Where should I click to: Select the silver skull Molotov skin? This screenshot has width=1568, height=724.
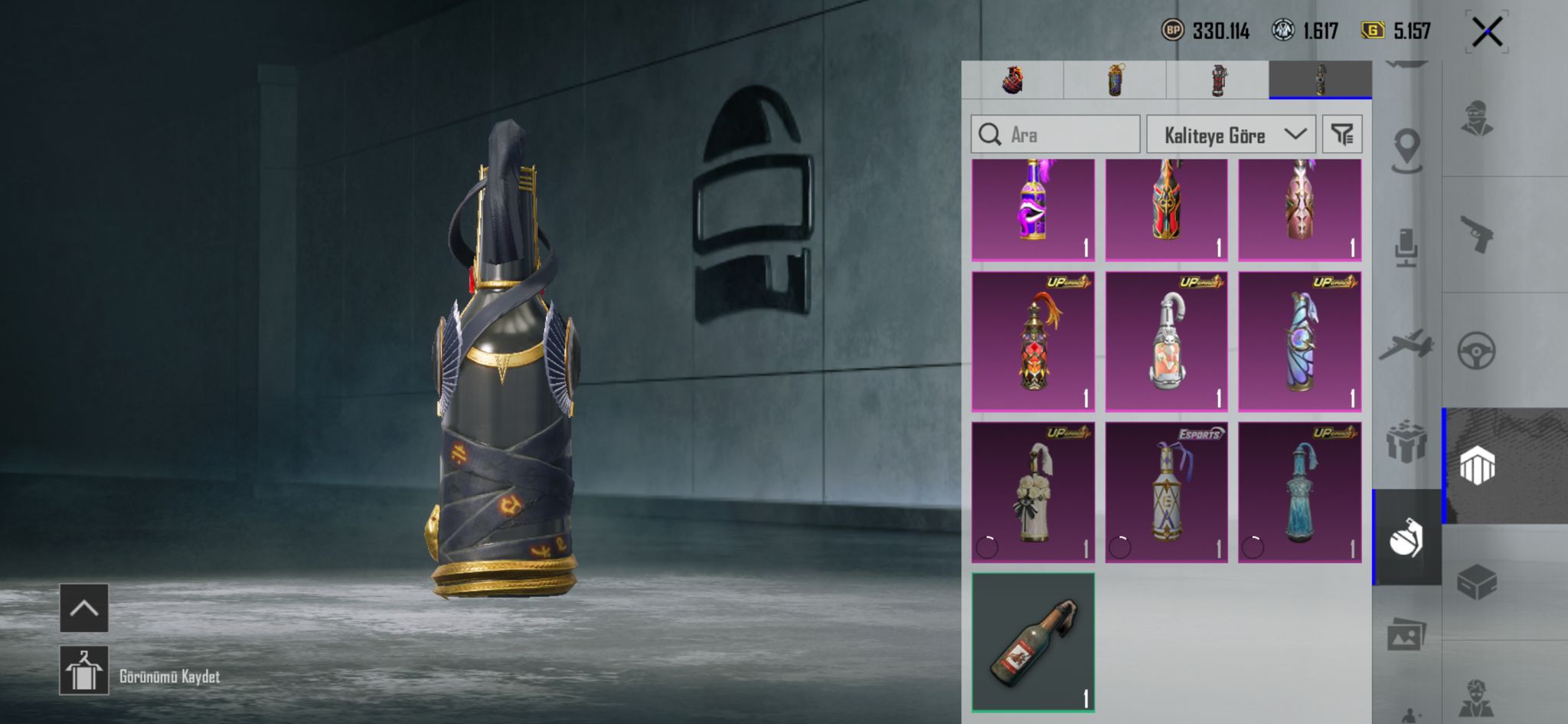[x=1166, y=342]
